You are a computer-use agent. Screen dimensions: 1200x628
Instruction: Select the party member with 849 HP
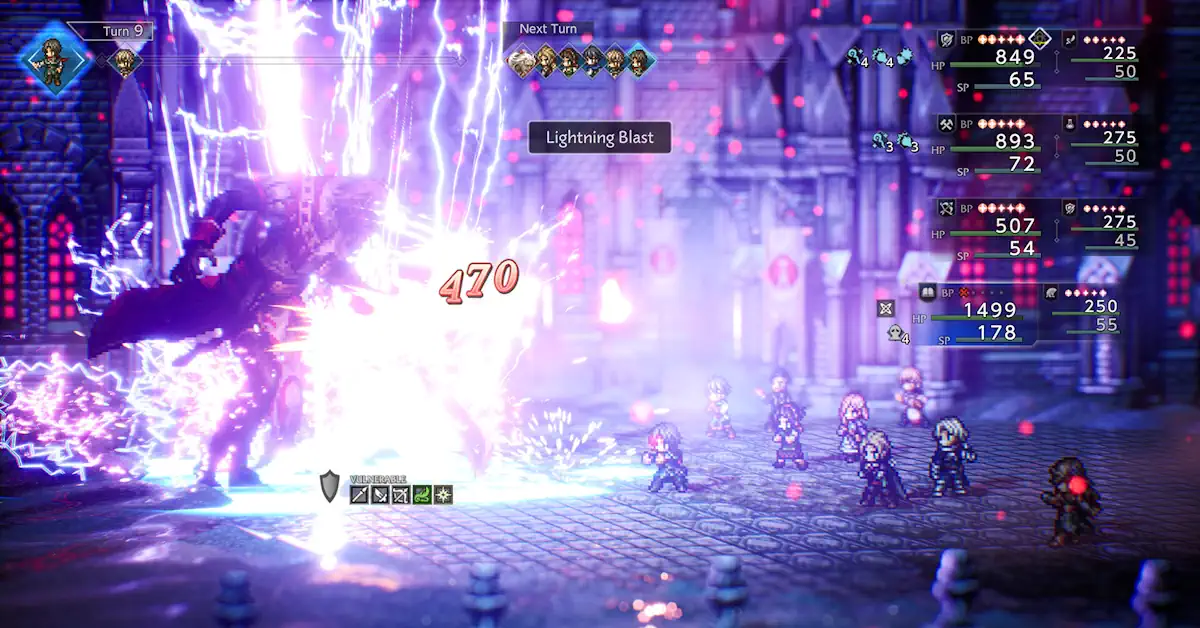click(x=1014, y=57)
